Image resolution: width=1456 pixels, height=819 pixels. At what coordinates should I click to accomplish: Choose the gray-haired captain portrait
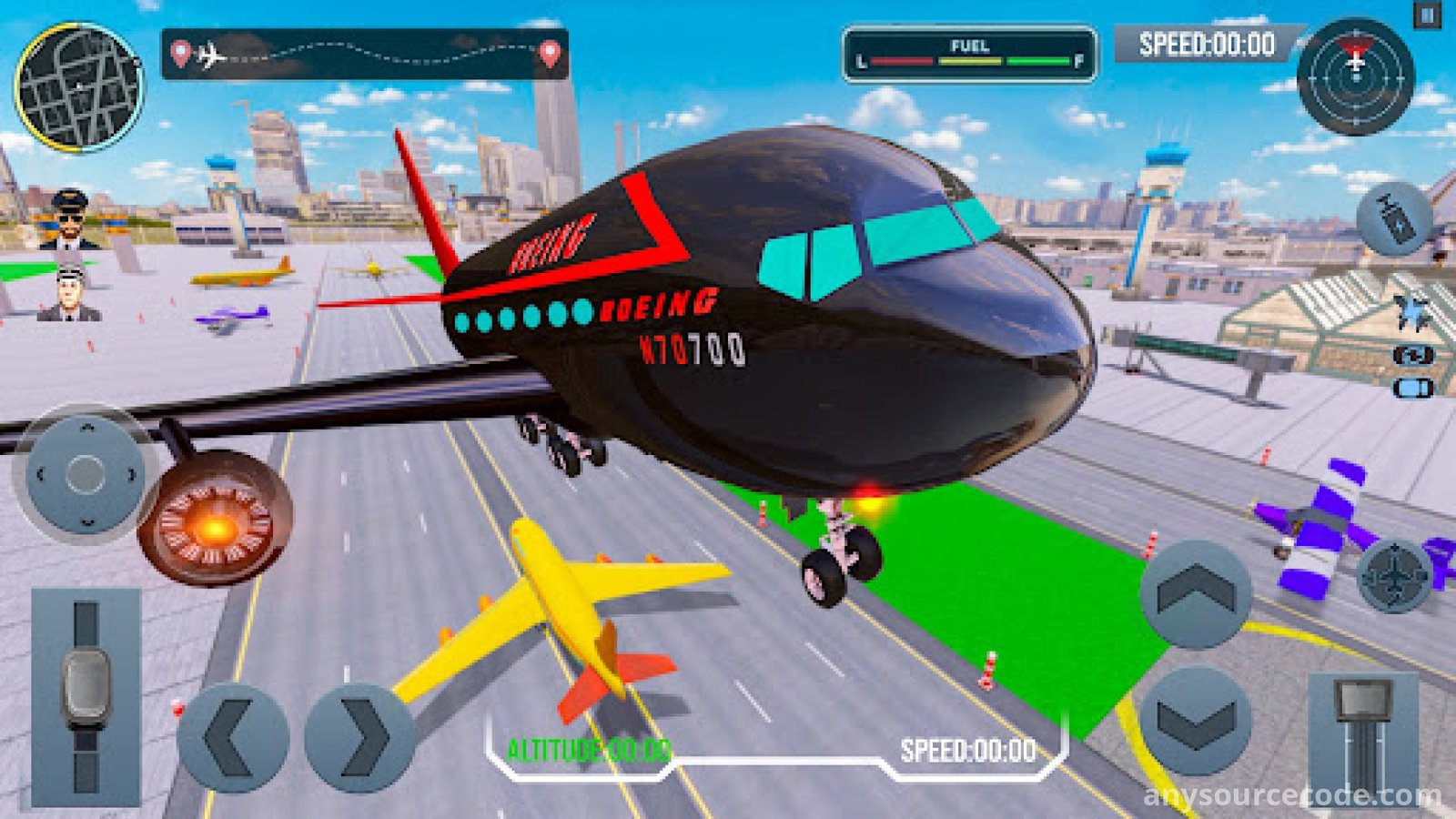pos(69,293)
